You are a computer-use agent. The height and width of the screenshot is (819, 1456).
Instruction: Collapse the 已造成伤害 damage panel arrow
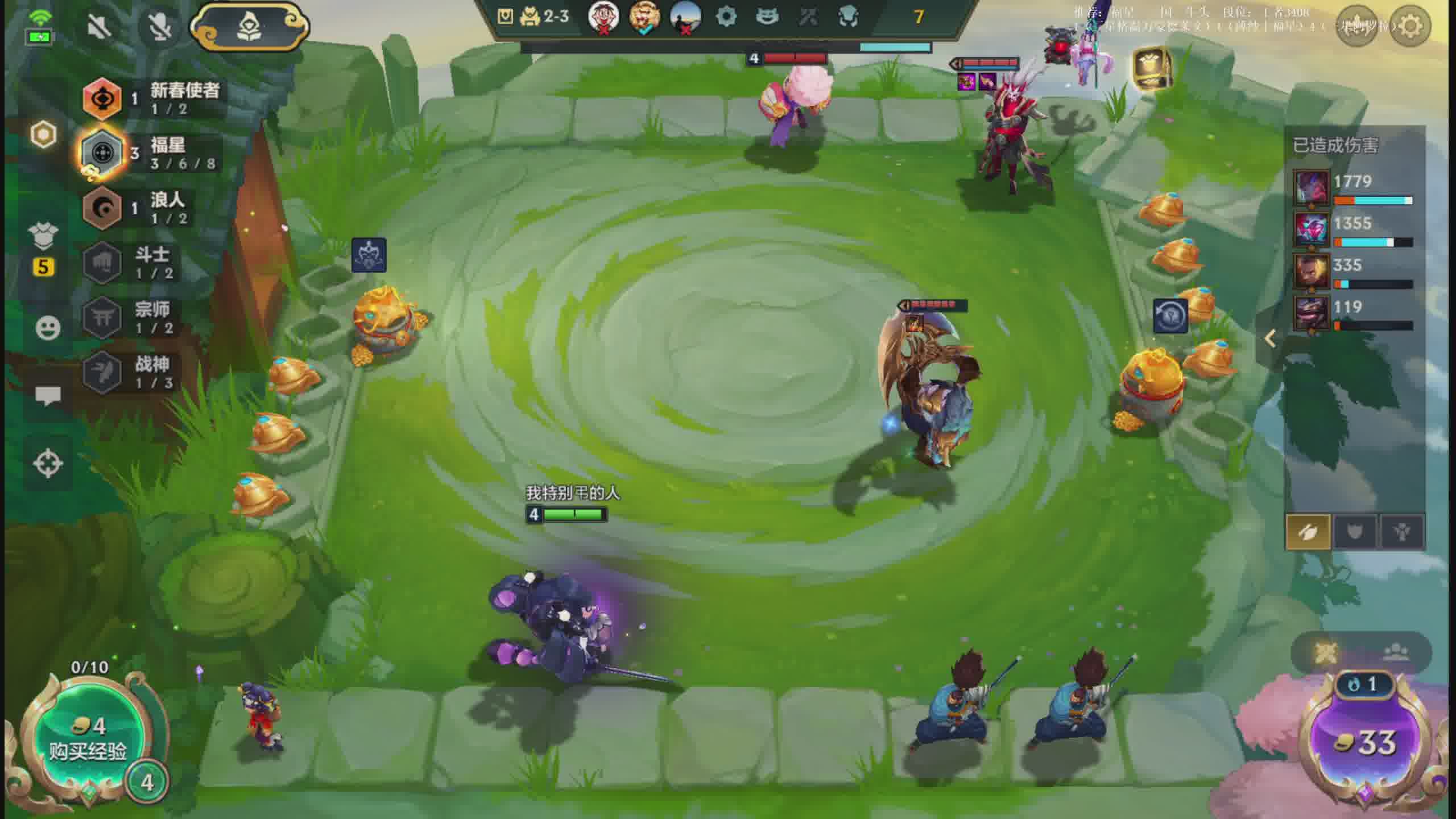click(1269, 339)
